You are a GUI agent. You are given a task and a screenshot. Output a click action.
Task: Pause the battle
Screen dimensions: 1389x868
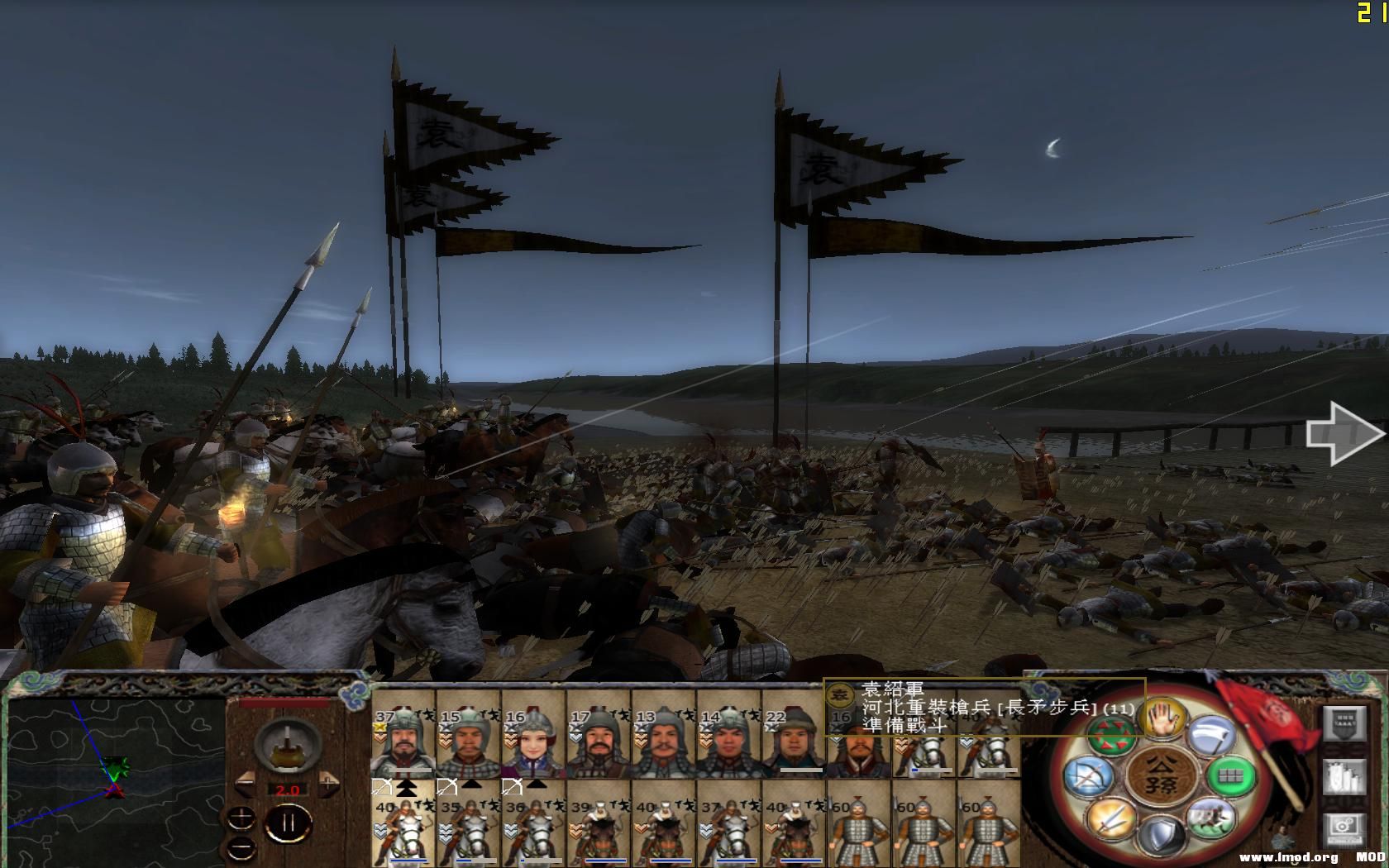coord(289,823)
